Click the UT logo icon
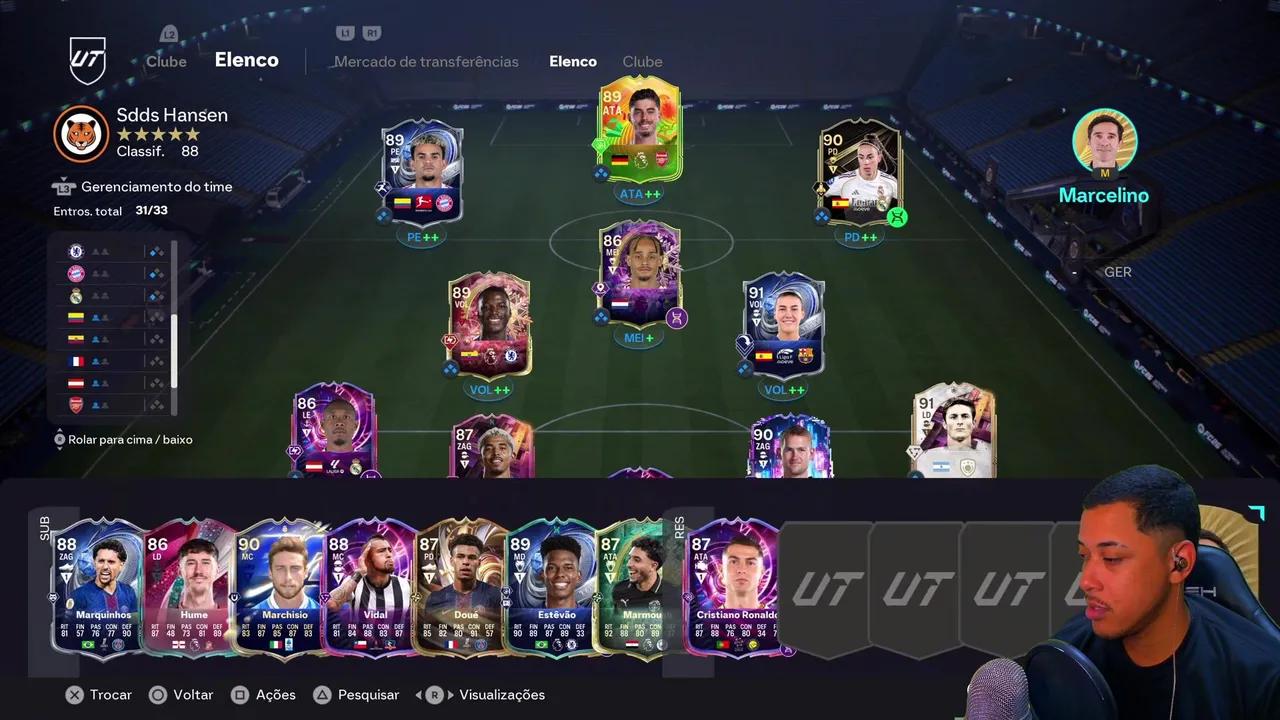 (x=87, y=60)
